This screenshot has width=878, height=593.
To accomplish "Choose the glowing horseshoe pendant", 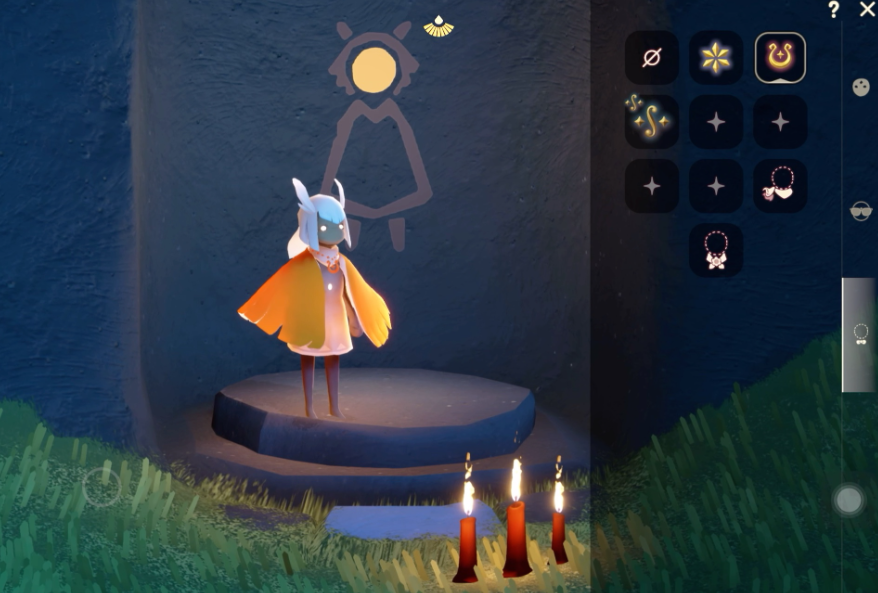I will click(x=780, y=58).
